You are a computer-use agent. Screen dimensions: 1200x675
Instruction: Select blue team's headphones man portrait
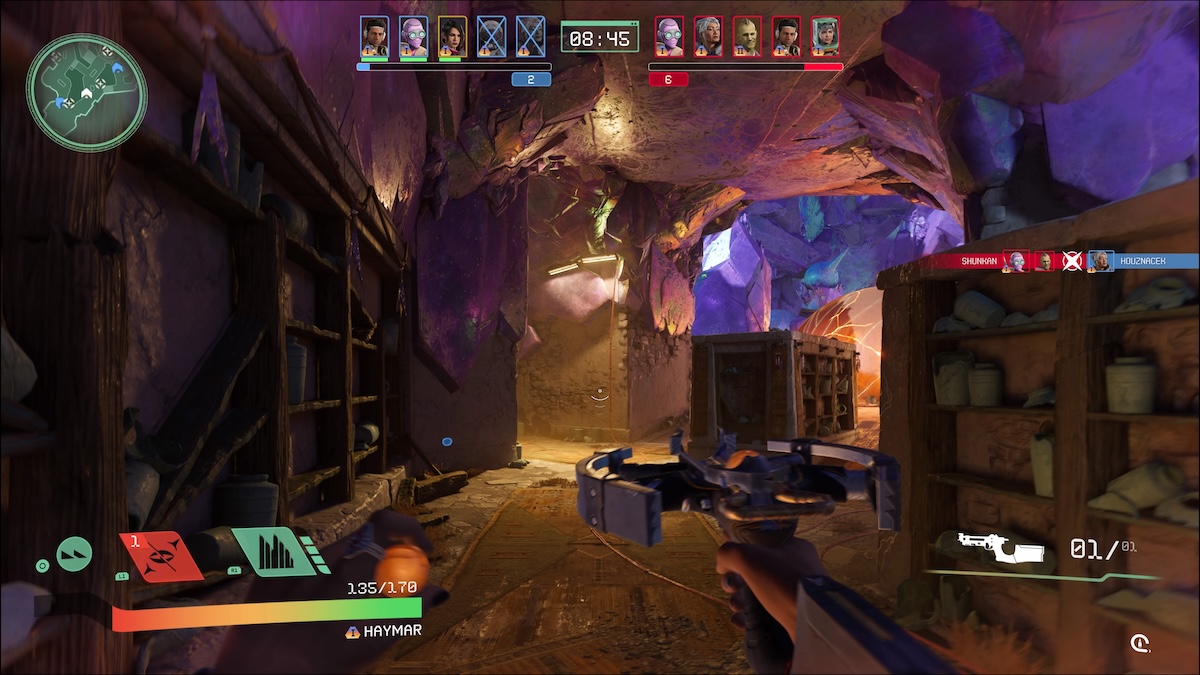coord(374,36)
